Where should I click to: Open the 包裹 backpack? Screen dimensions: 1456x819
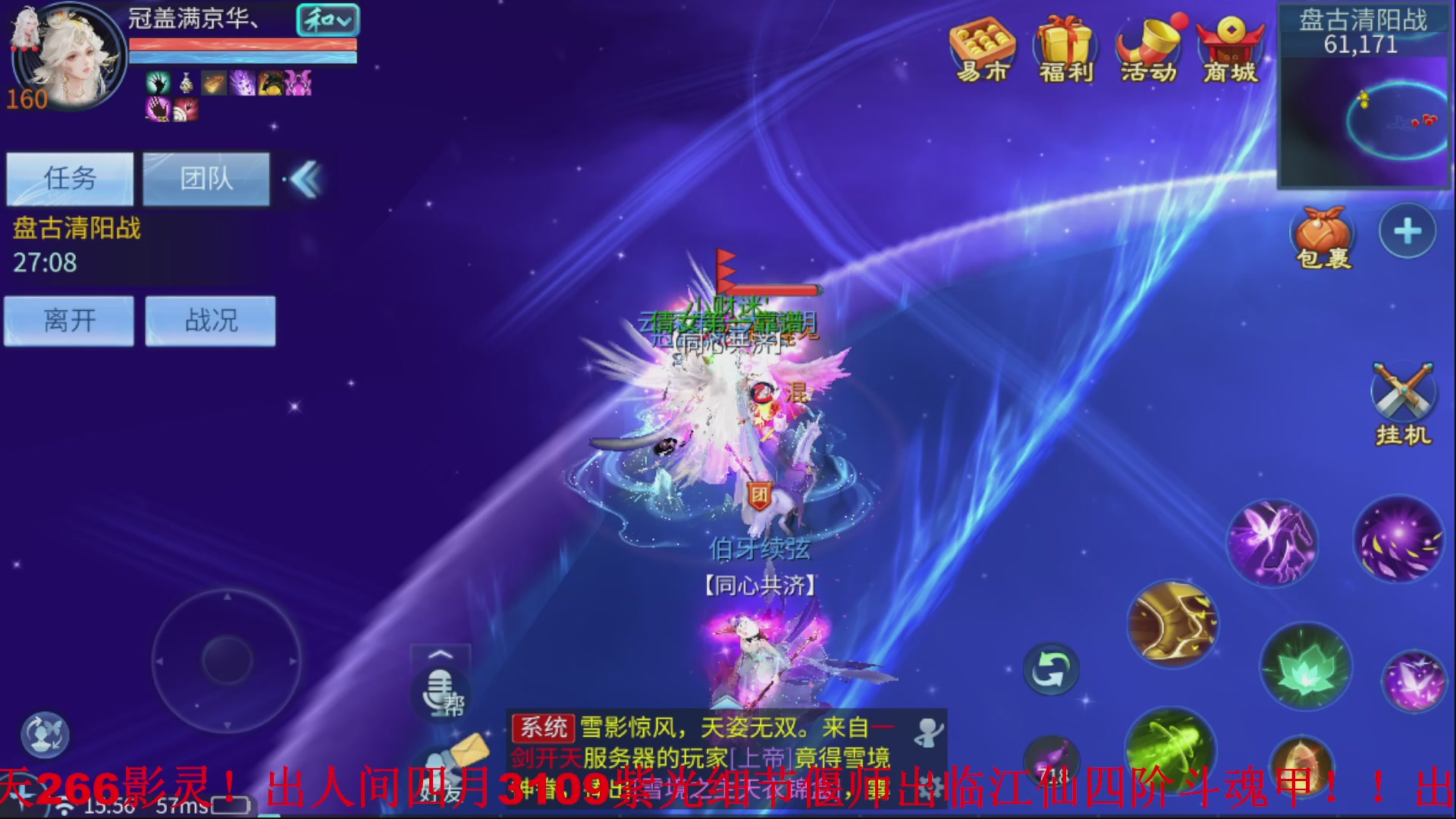click(x=1323, y=231)
